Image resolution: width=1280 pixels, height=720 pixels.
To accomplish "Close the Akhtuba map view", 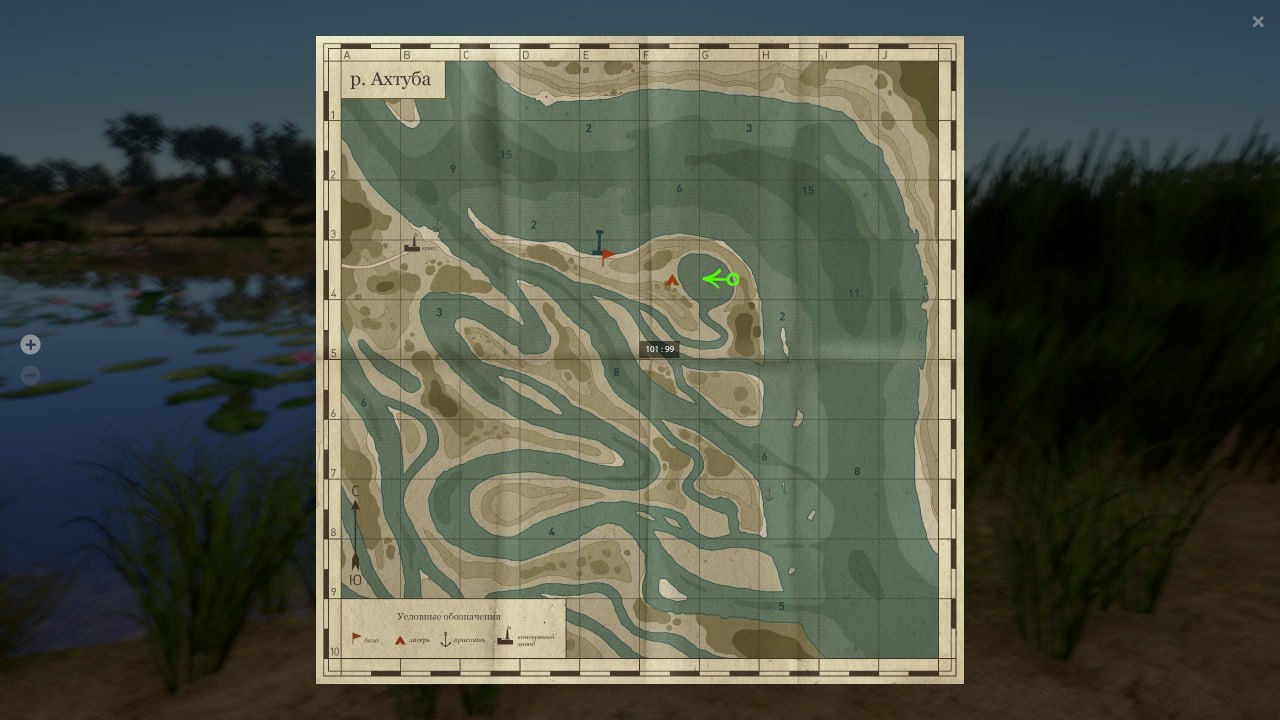I will [1258, 21].
